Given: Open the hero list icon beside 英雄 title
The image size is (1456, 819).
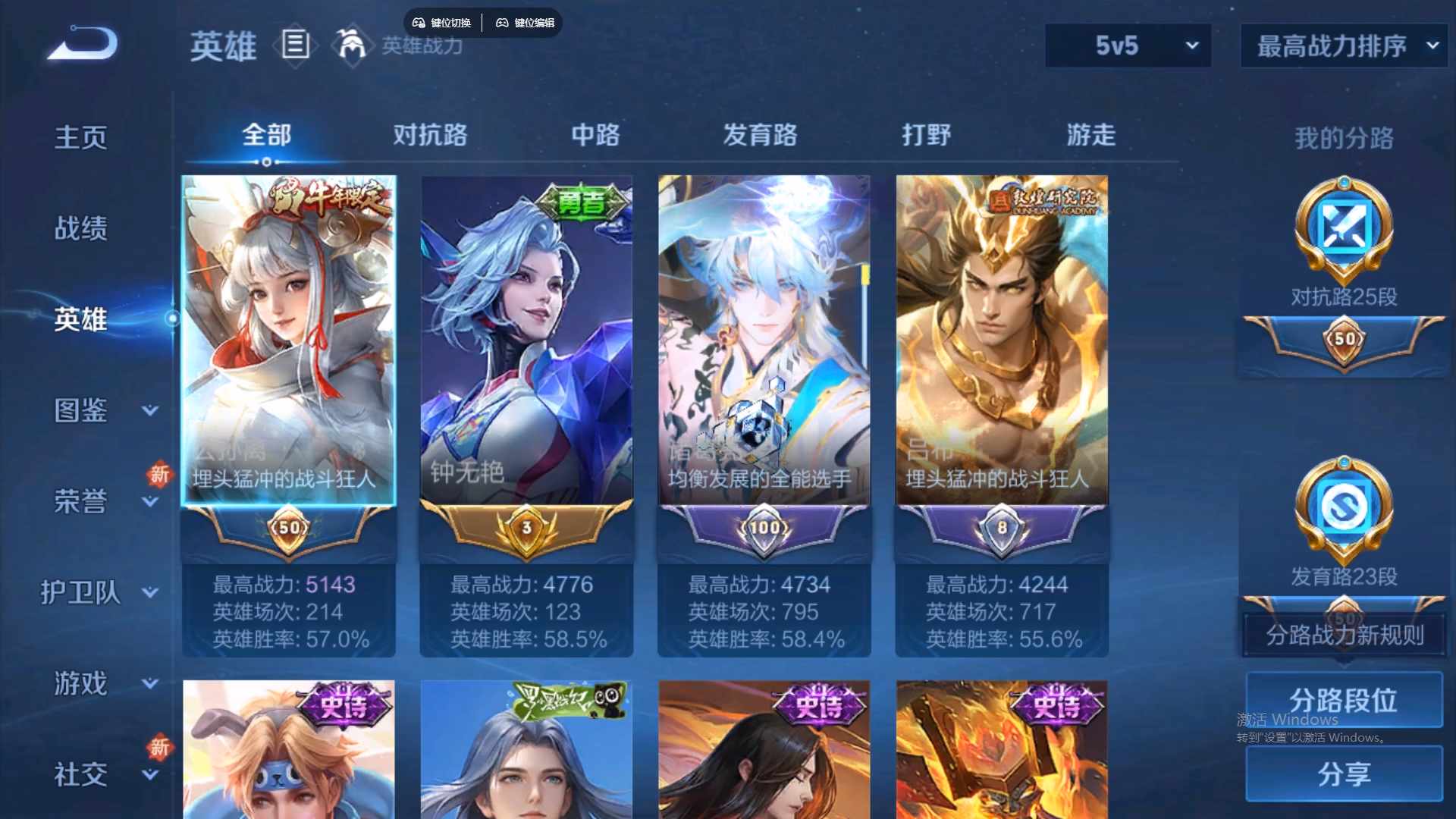Looking at the screenshot, I should click(295, 45).
